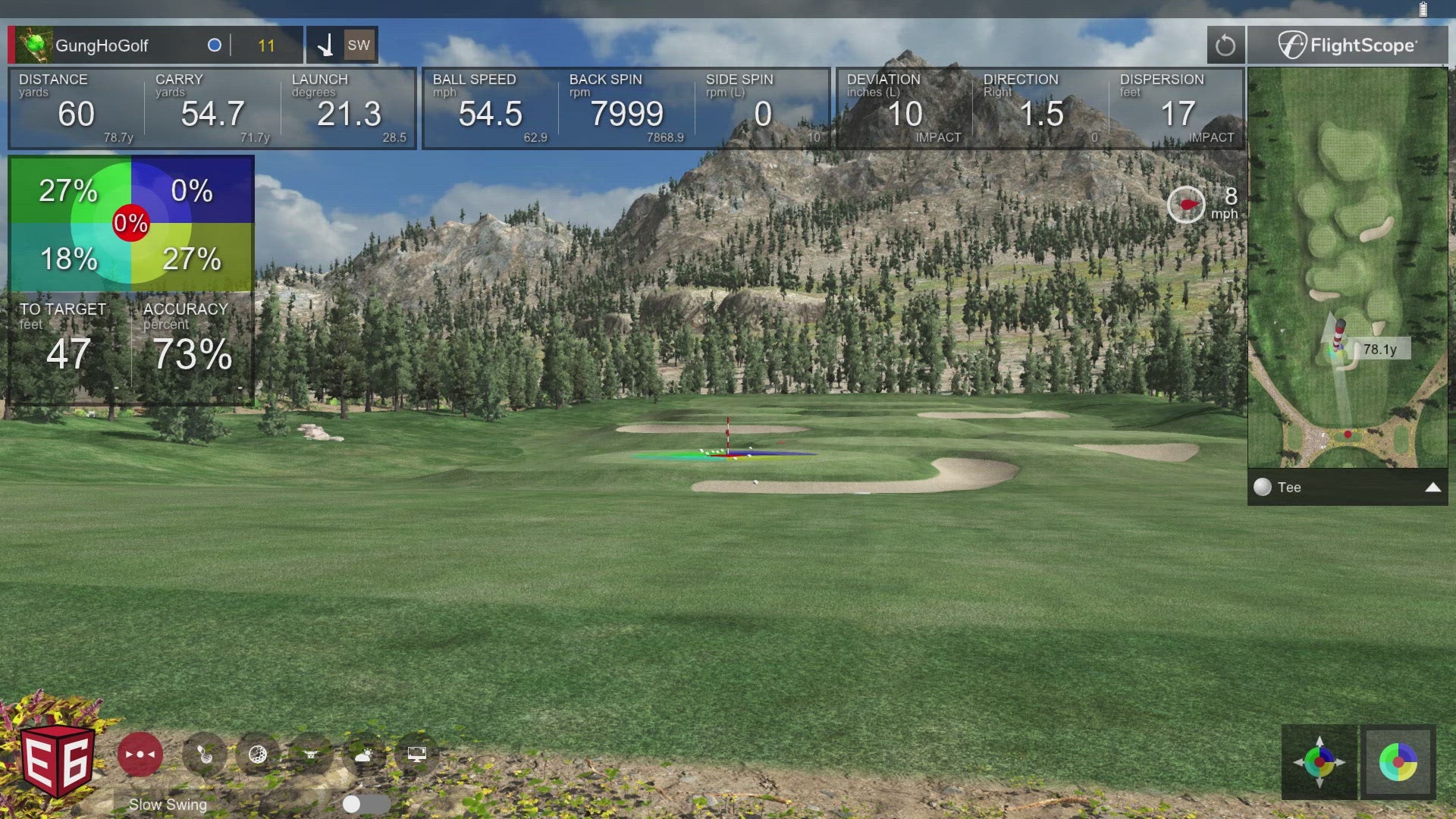The width and height of the screenshot is (1456, 819).
Task: Toggle the highlighted accuracy target ring button
Action: pyautogui.click(x=1398, y=762)
